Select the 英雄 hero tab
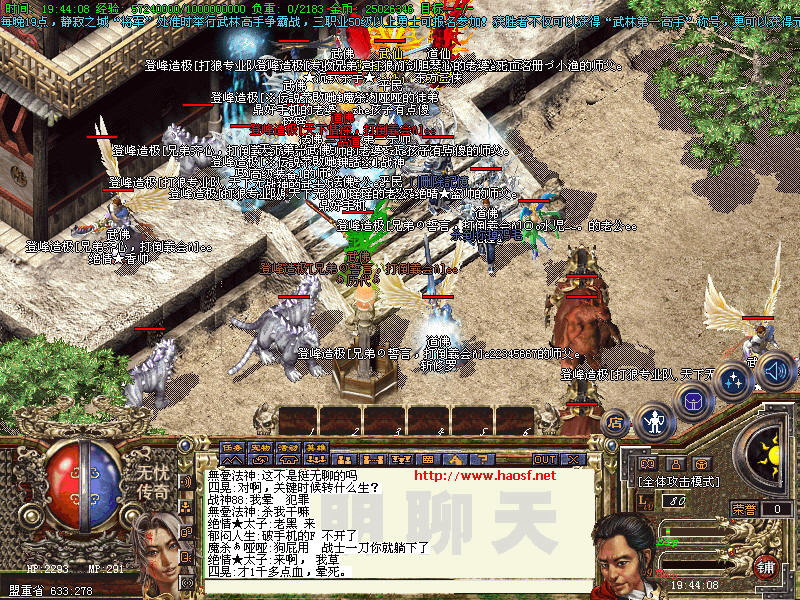This screenshot has width=800, height=600. 316,447
